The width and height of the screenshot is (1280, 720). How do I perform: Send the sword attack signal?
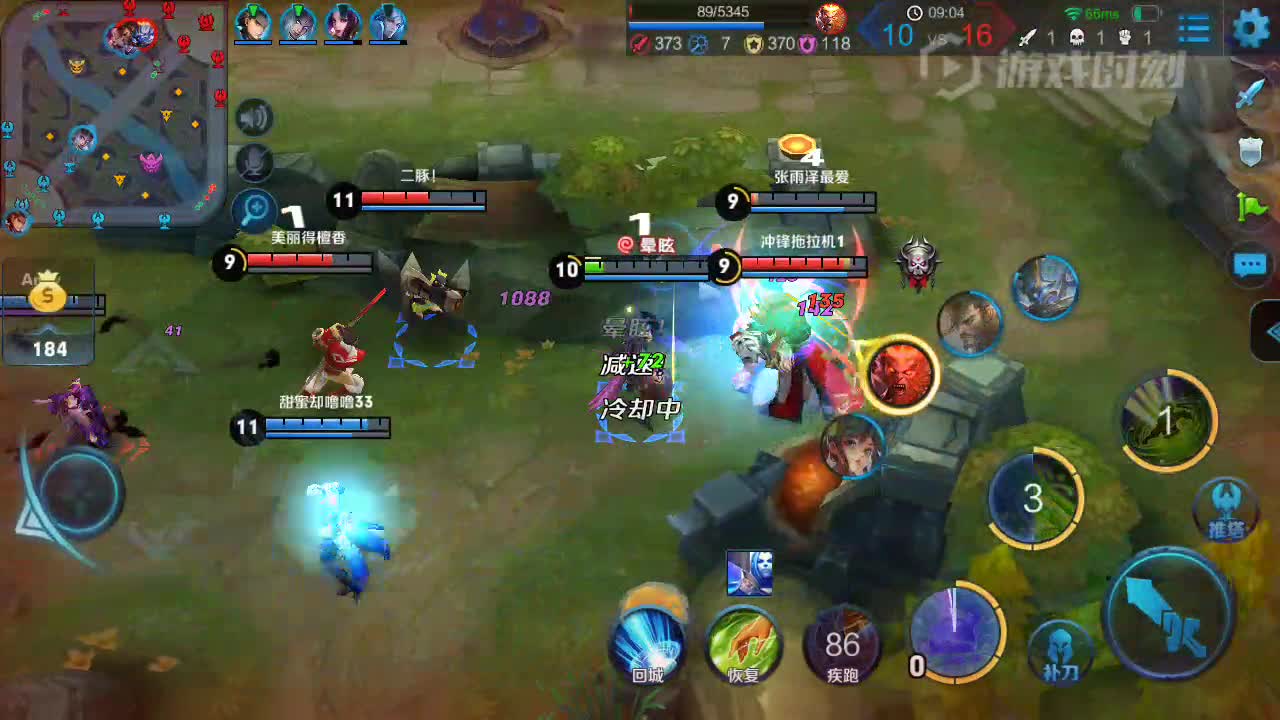(1250, 93)
